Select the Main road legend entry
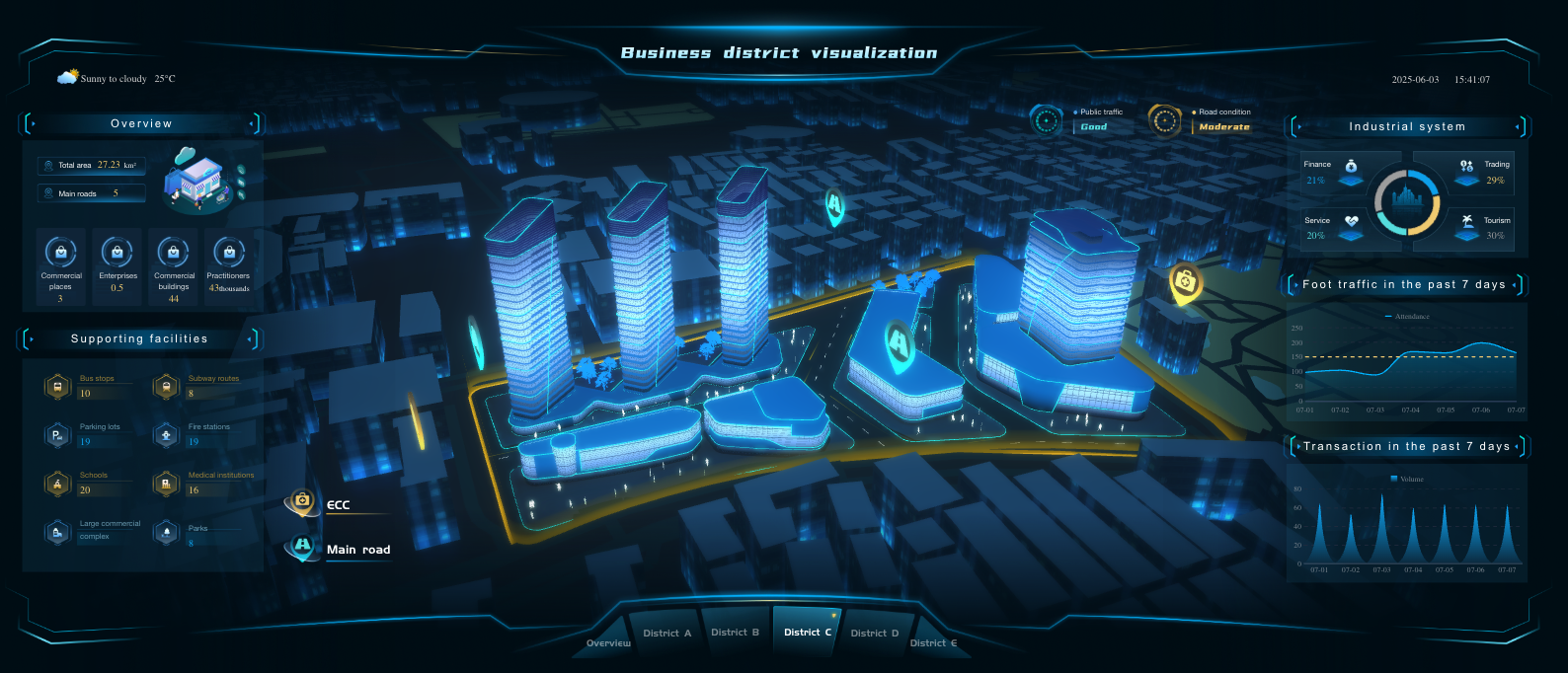 (357, 550)
